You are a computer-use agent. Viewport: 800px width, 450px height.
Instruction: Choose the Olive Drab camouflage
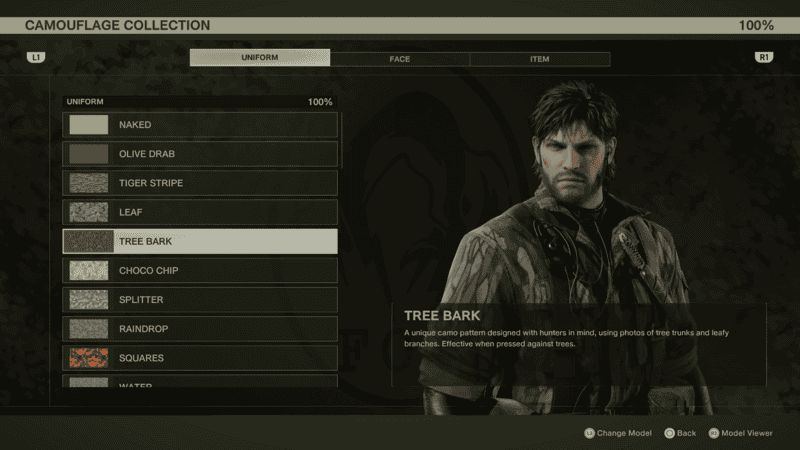tap(200, 154)
